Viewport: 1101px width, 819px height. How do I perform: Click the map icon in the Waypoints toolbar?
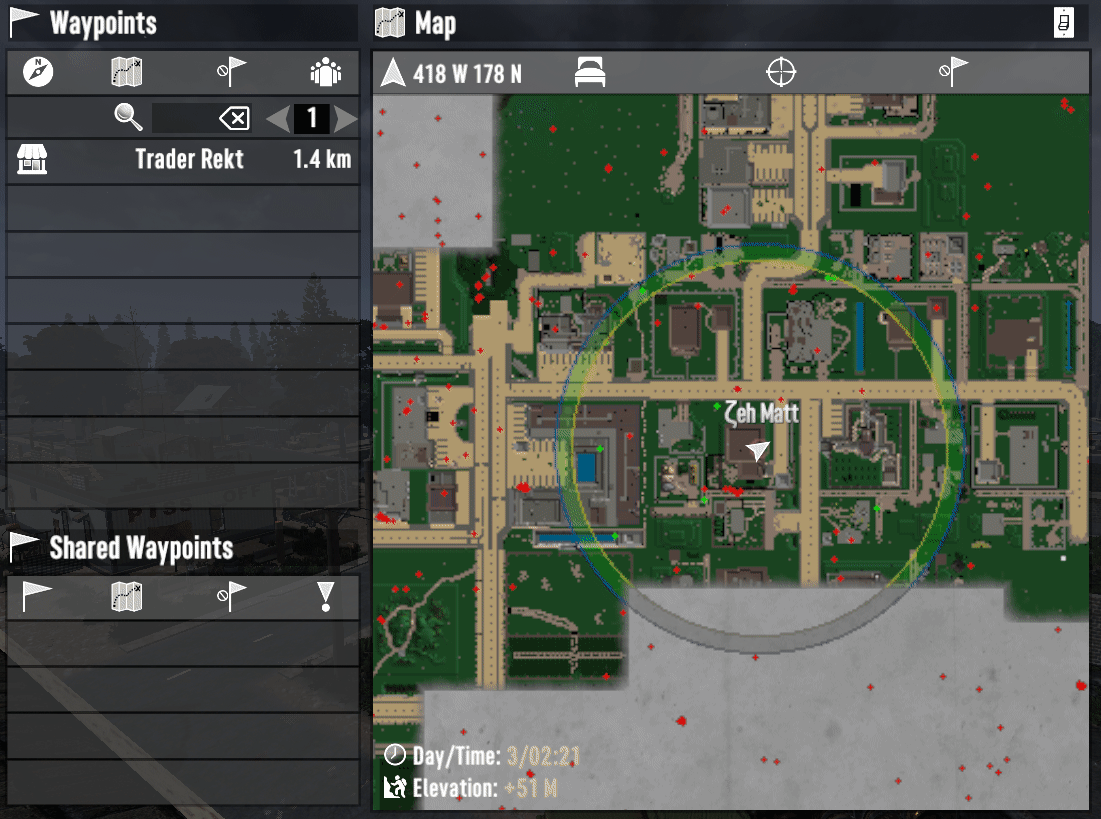pyautogui.click(x=127, y=72)
